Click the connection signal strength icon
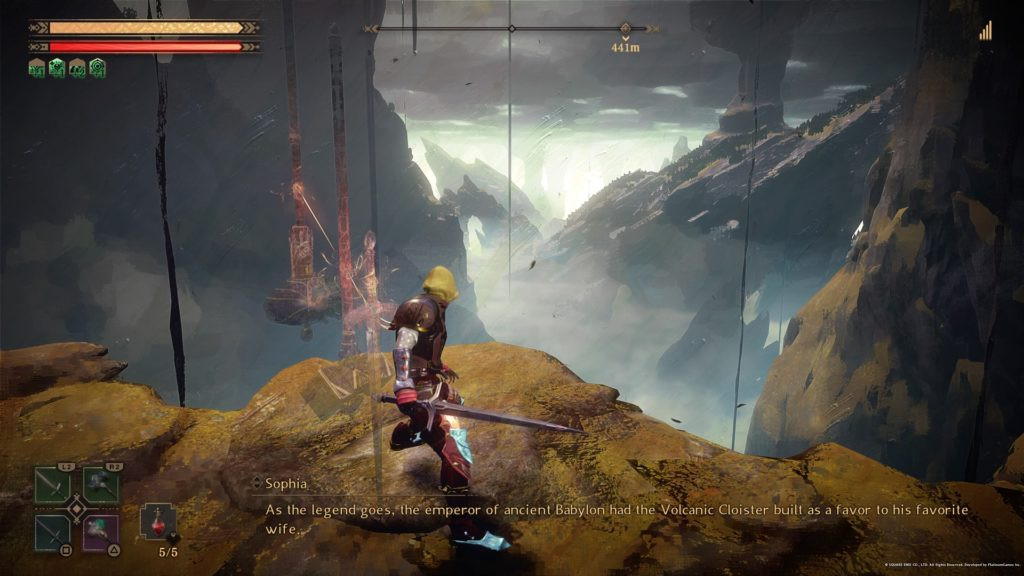Viewport: 1024px width, 576px height. [x=986, y=31]
